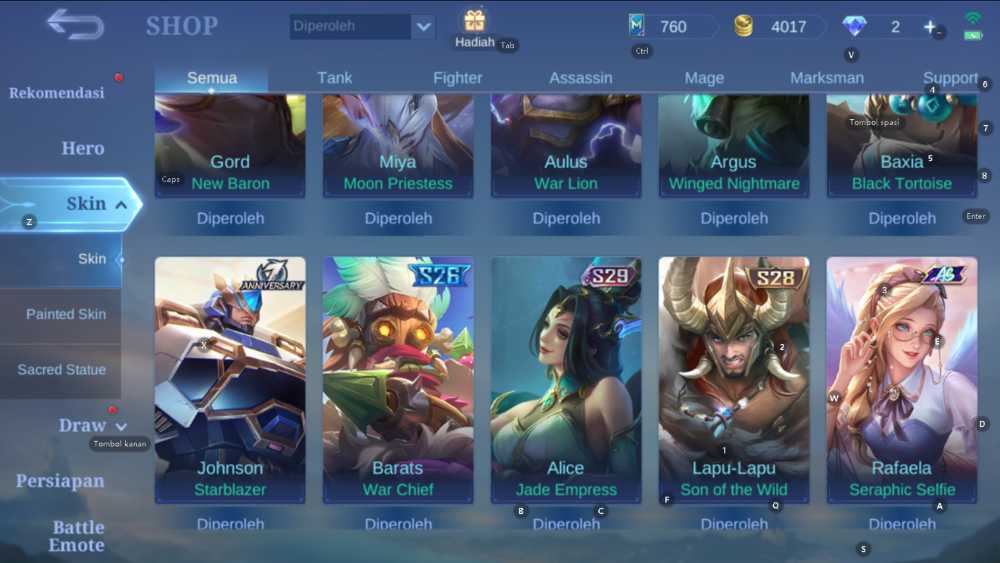Open Rekomendasi in the side menu

point(57,93)
